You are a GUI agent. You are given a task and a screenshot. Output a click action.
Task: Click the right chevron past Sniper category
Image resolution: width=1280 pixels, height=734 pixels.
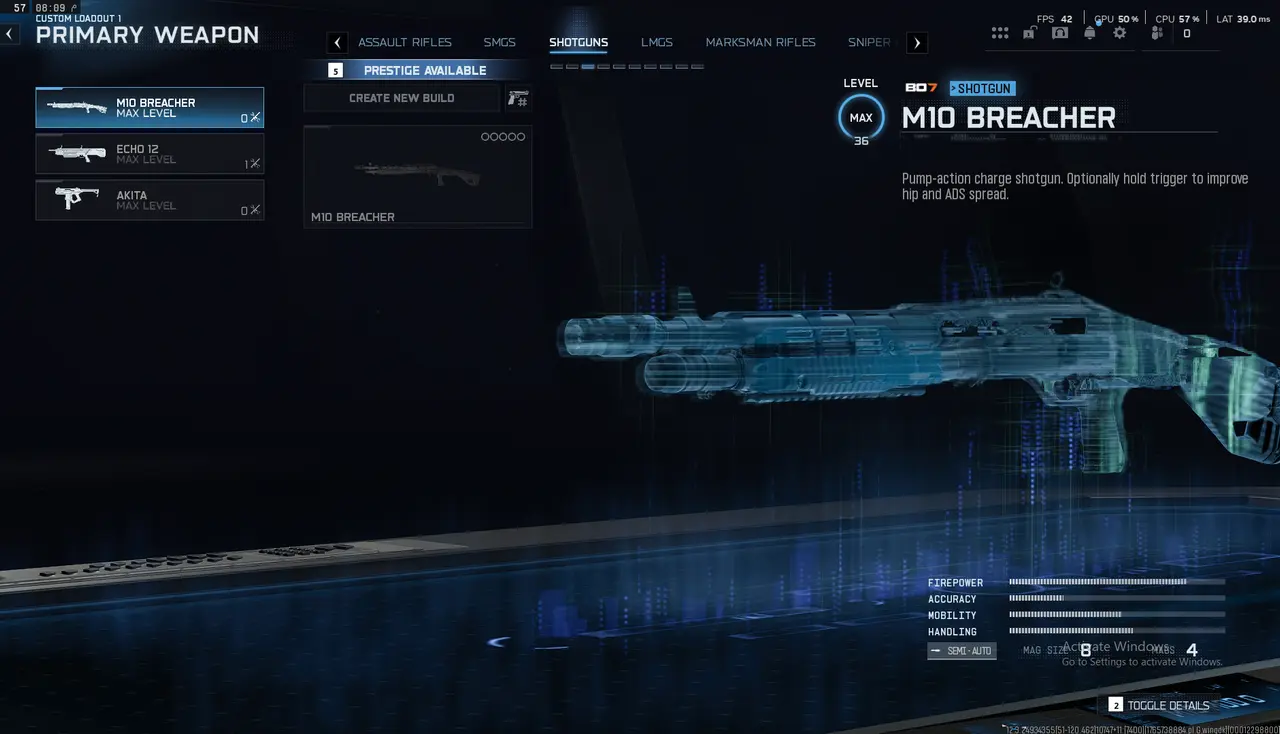(916, 42)
